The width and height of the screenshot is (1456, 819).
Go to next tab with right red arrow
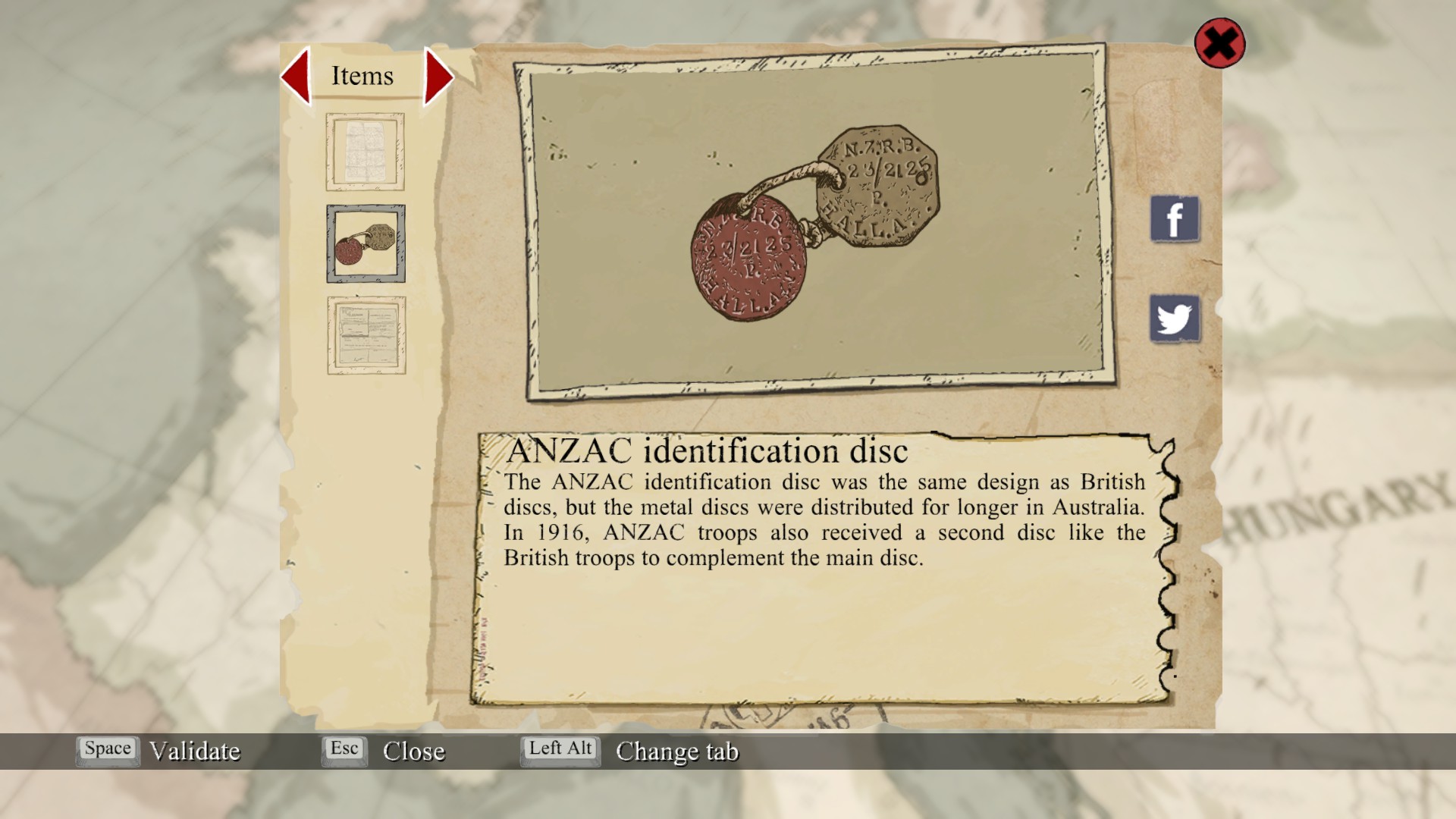point(438,76)
